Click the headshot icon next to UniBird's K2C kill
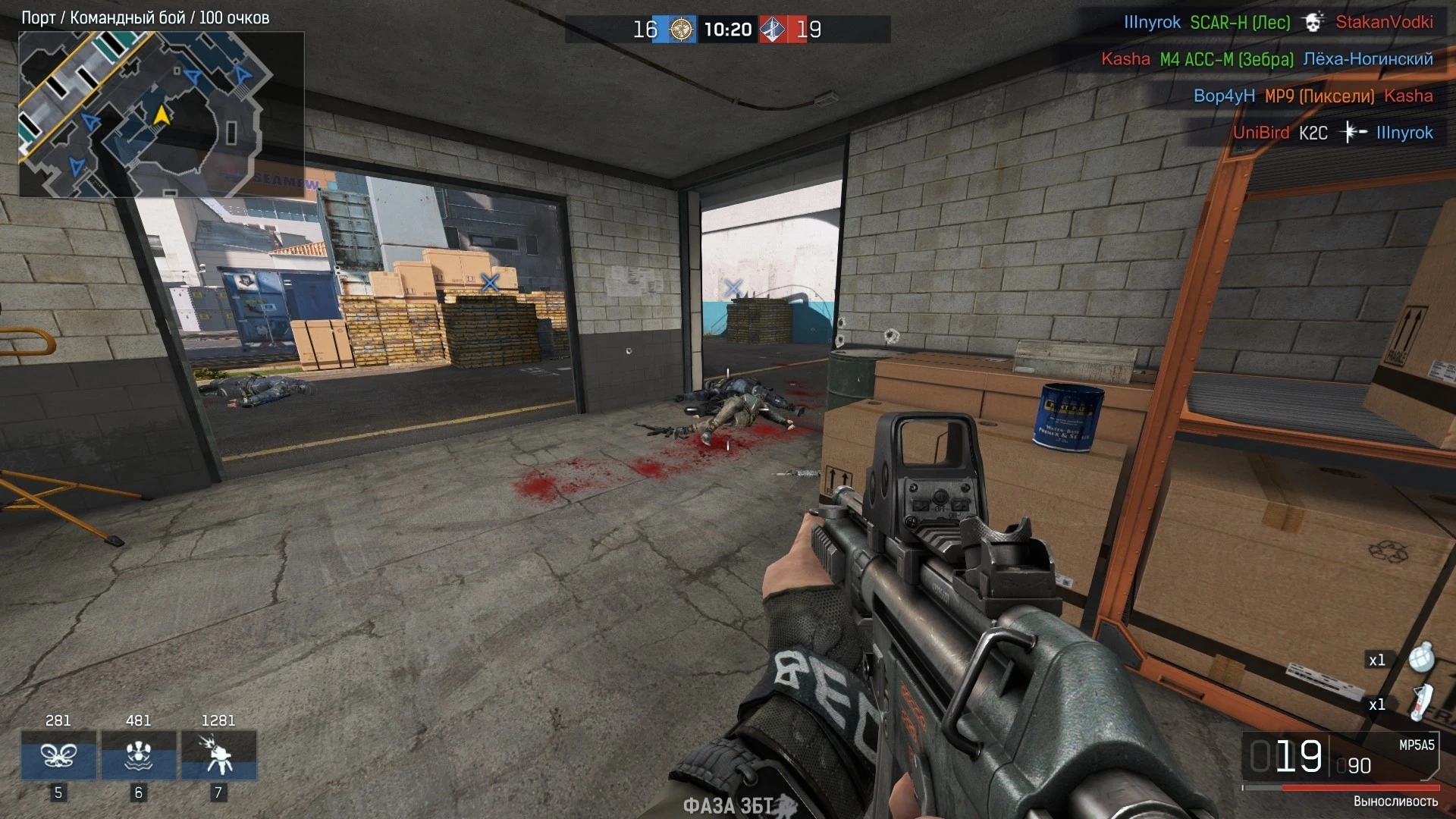Image resolution: width=1456 pixels, height=819 pixels. 1352,132
